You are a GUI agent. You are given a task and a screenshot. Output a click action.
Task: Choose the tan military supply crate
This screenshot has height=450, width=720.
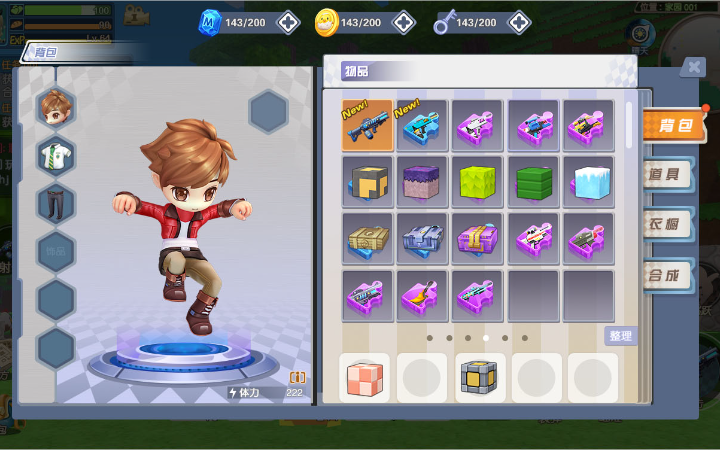pyautogui.click(x=367, y=239)
